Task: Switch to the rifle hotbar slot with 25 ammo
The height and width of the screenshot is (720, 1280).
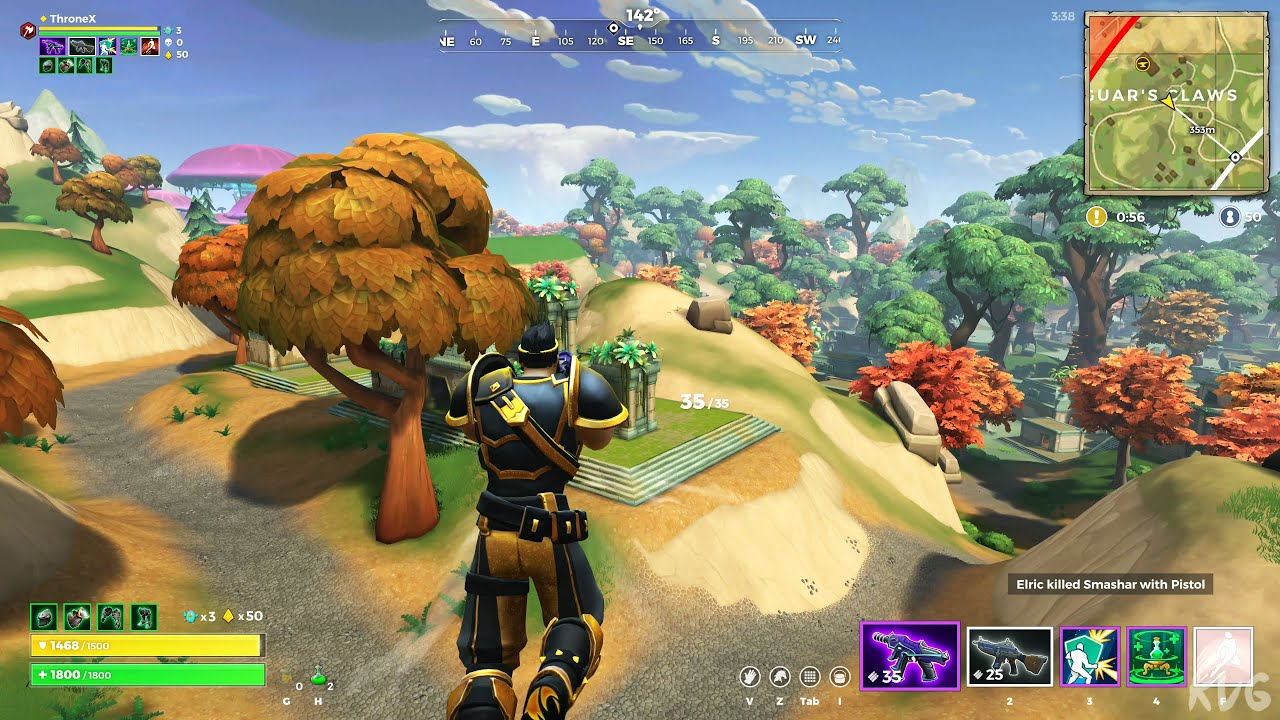Action: coord(1009,656)
